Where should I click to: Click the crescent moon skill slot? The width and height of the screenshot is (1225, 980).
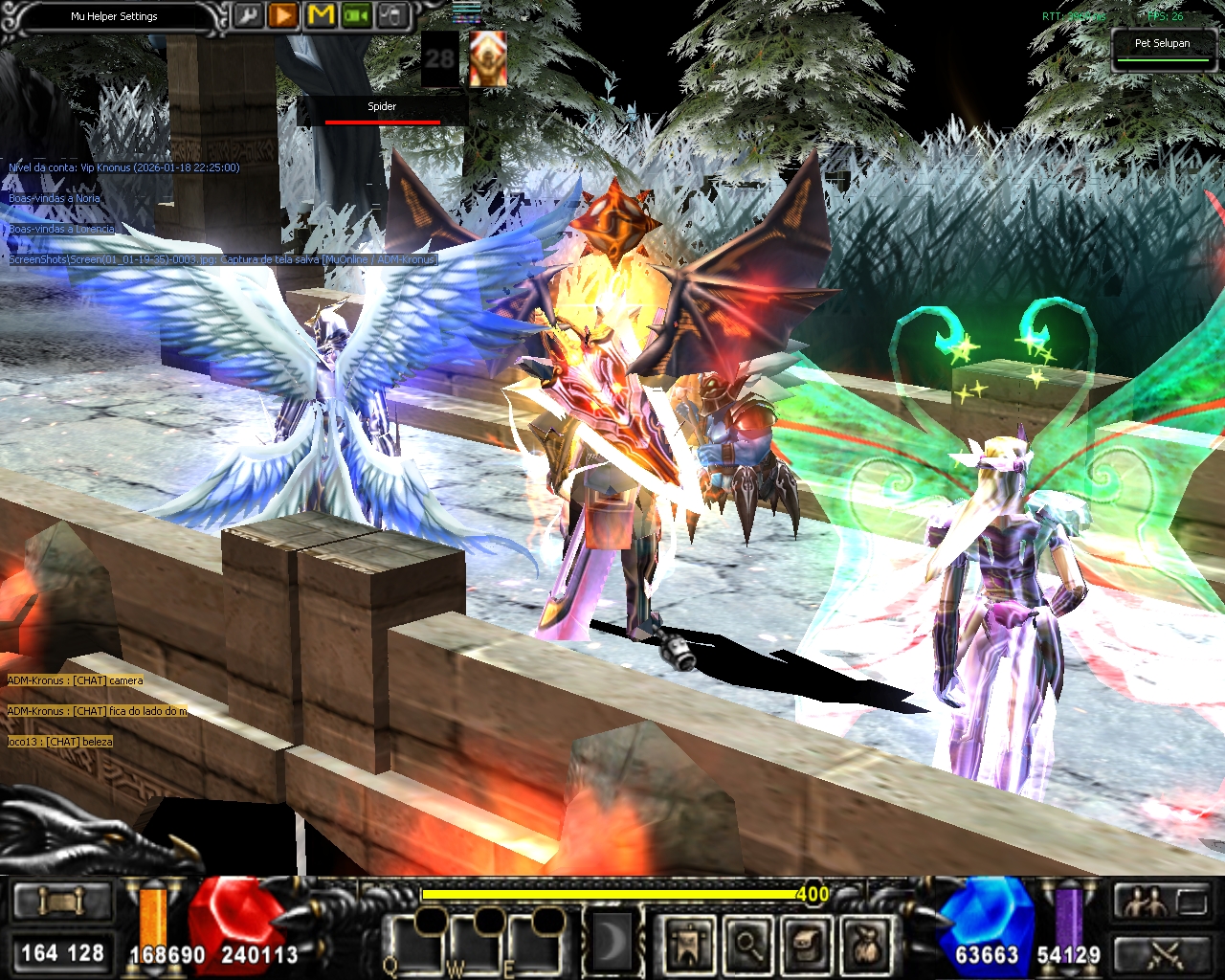point(609,944)
